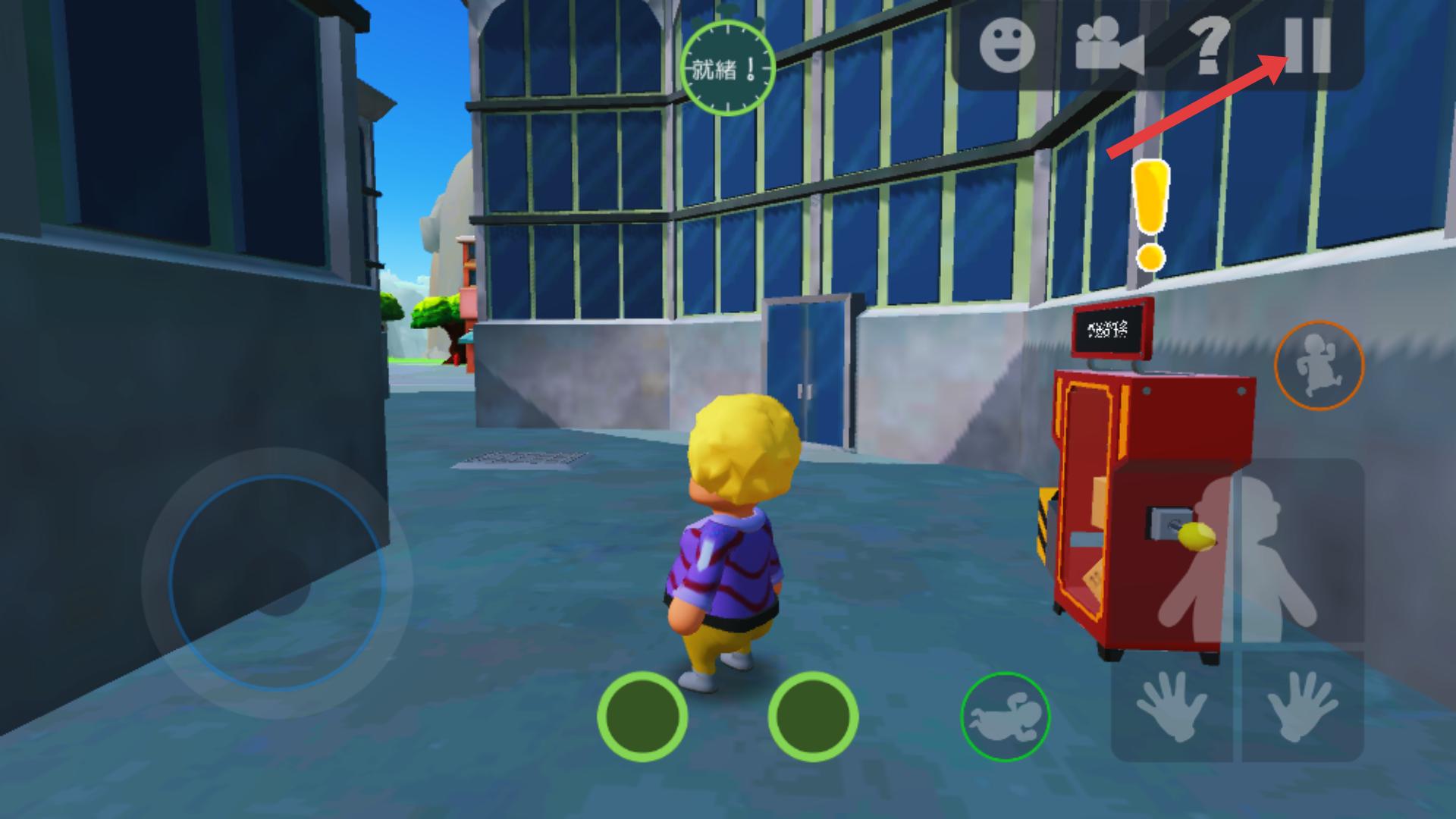Tap the orange jump figure button

[x=1319, y=366]
